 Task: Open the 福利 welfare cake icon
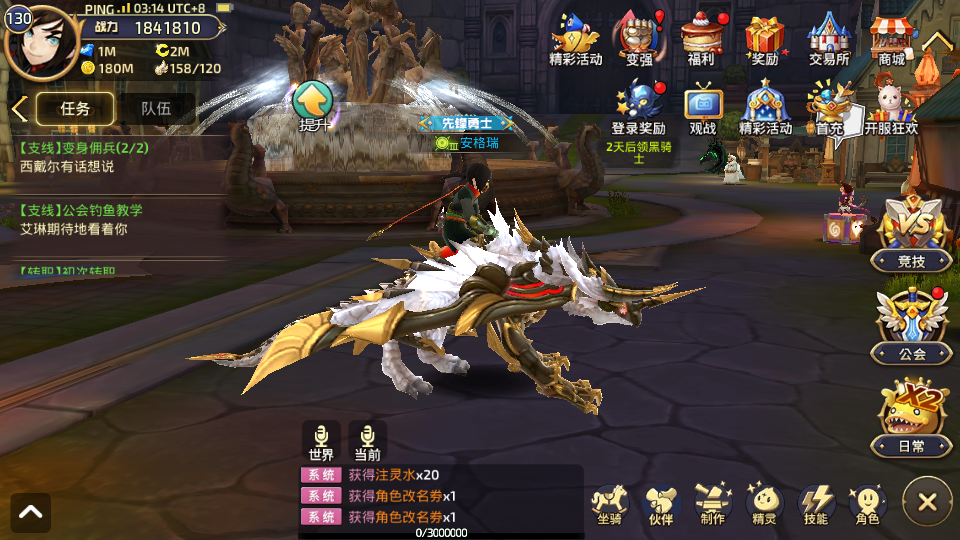tap(701, 40)
